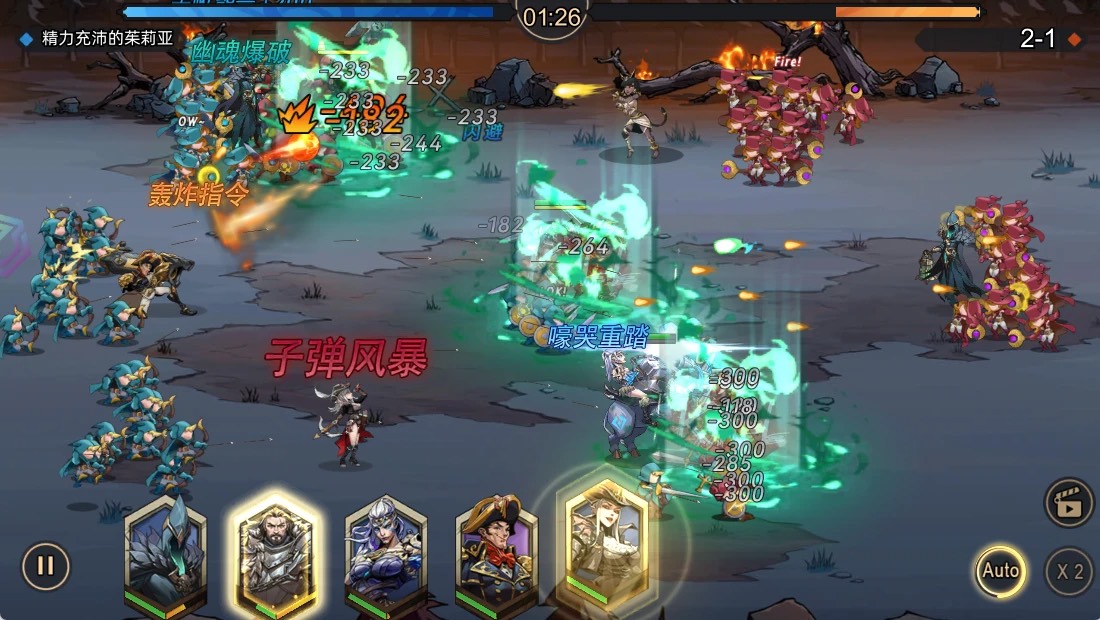The image size is (1100, 620).
Task: Open the clapperboard replay button
Action: click(x=1068, y=503)
